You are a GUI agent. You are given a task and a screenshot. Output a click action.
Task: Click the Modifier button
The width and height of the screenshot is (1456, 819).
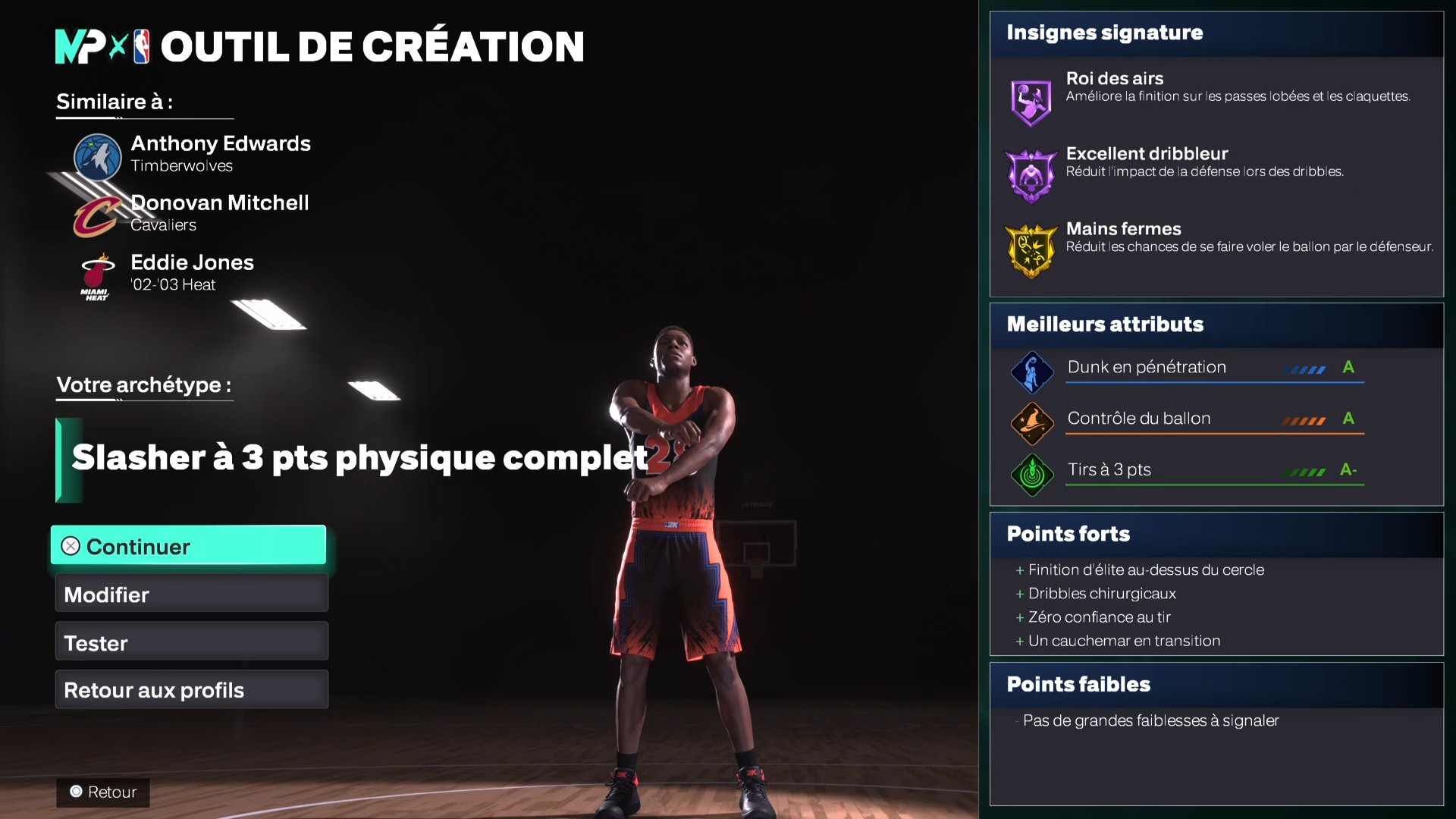pyautogui.click(x=190, y=594)
